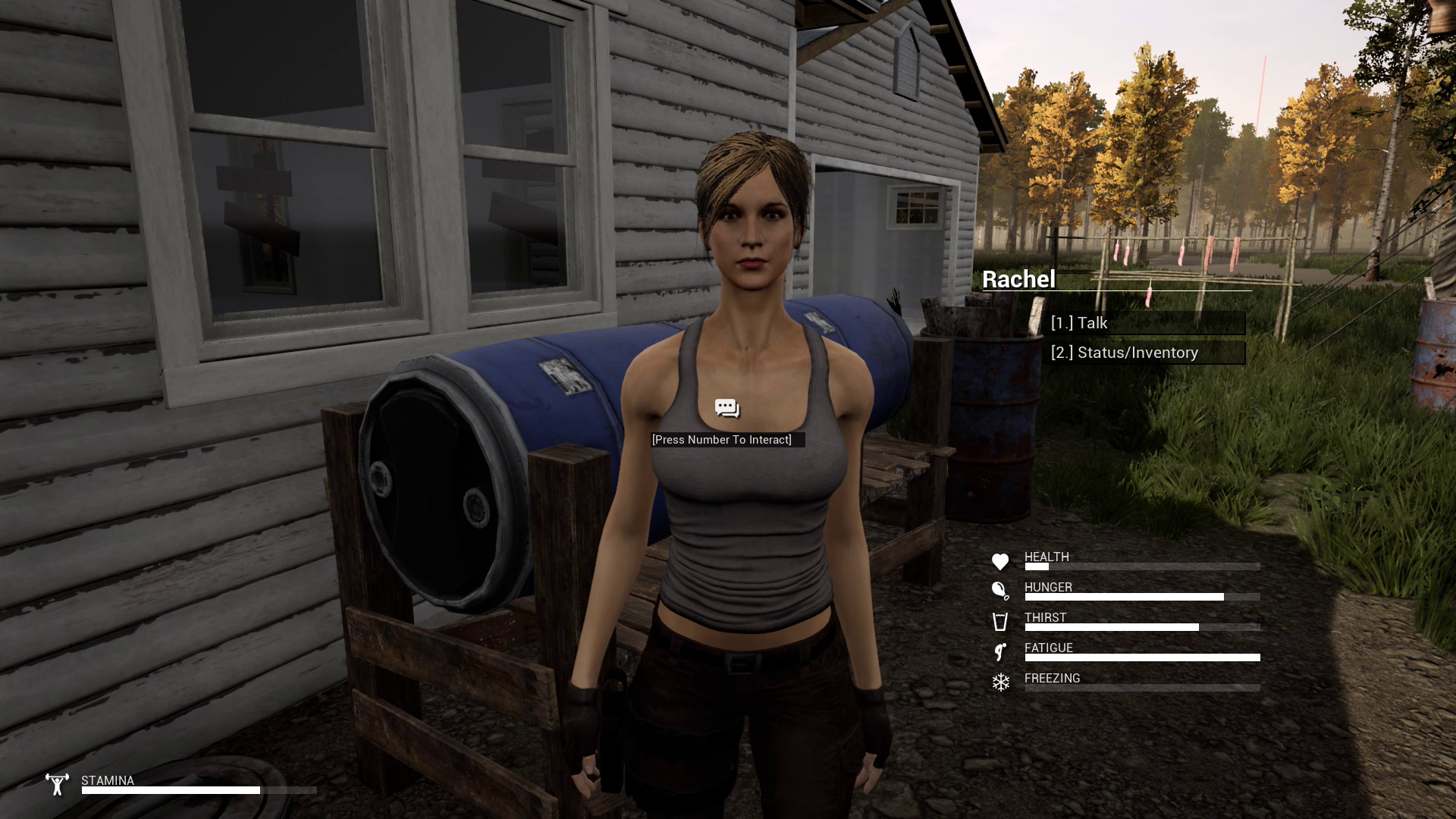Click the chat icon to interact with Rachel
Screen dimensions: 1456x819
click(726, 408)
